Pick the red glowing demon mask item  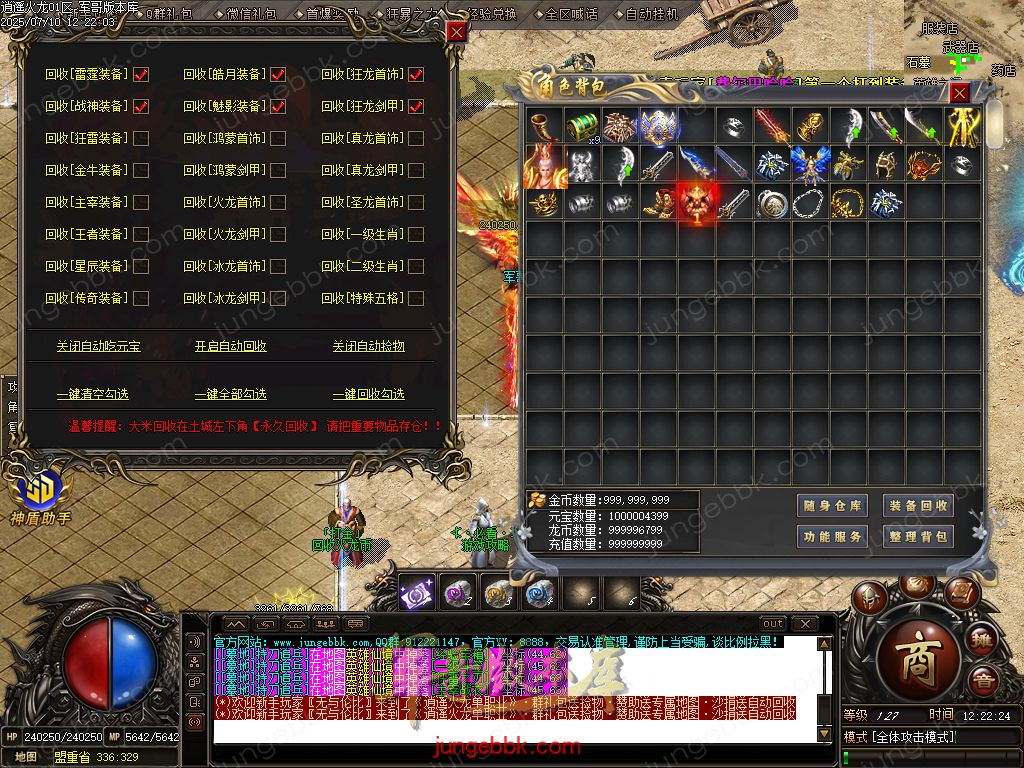click(x=697, y=203)
